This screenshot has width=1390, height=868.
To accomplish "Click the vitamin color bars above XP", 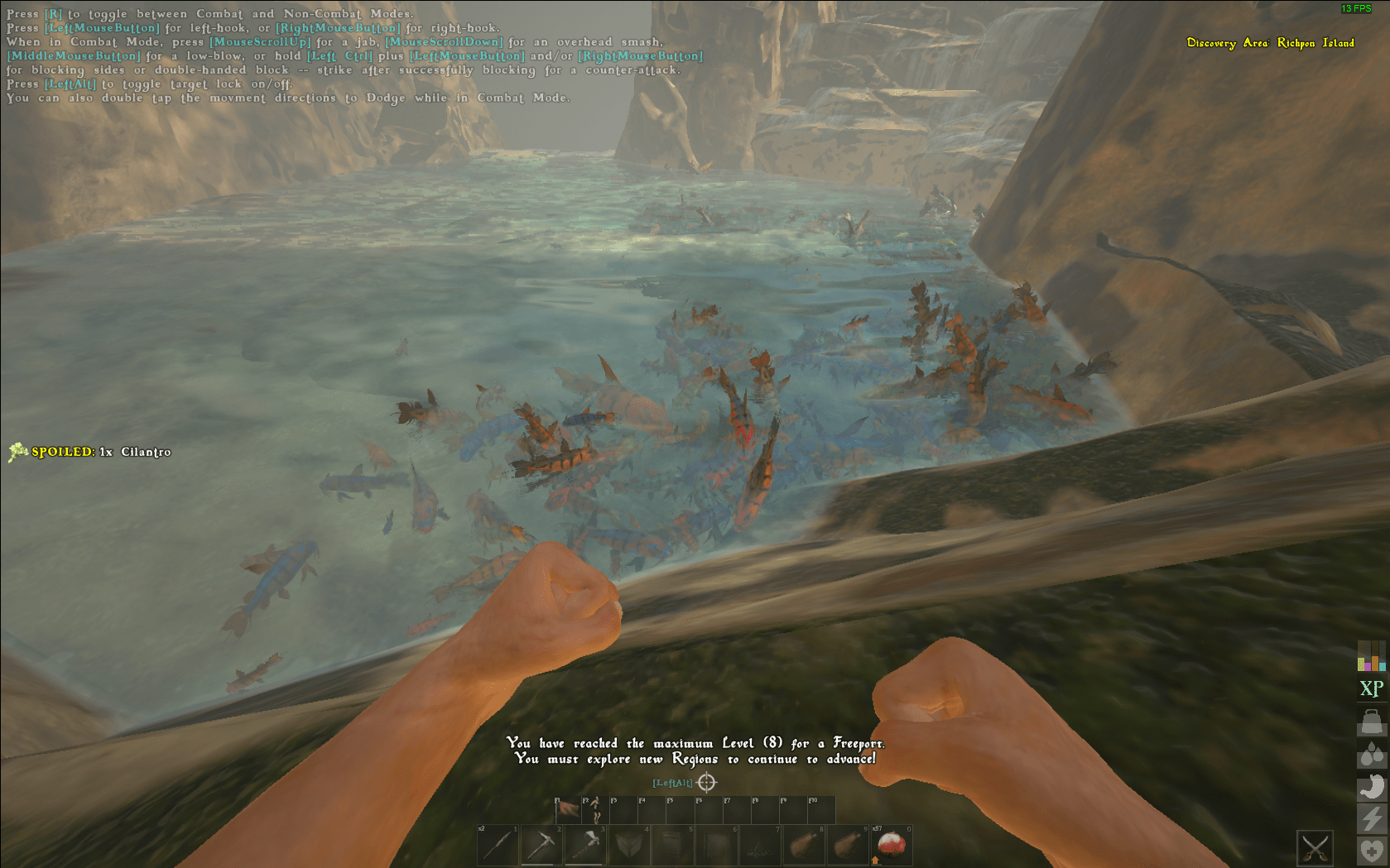I will 1371,656.
